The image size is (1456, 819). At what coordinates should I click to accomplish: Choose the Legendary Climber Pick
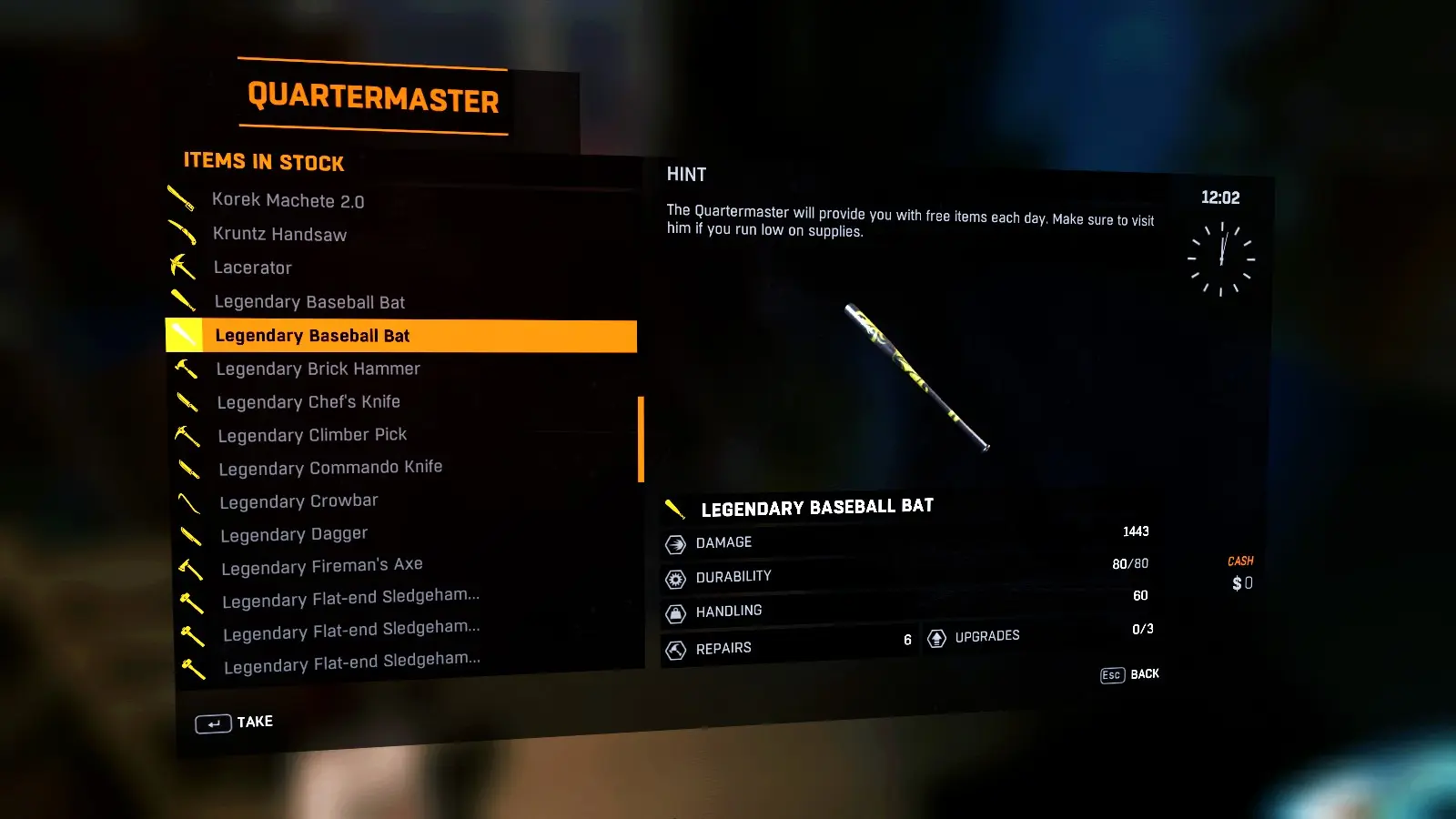pos(312,435)
